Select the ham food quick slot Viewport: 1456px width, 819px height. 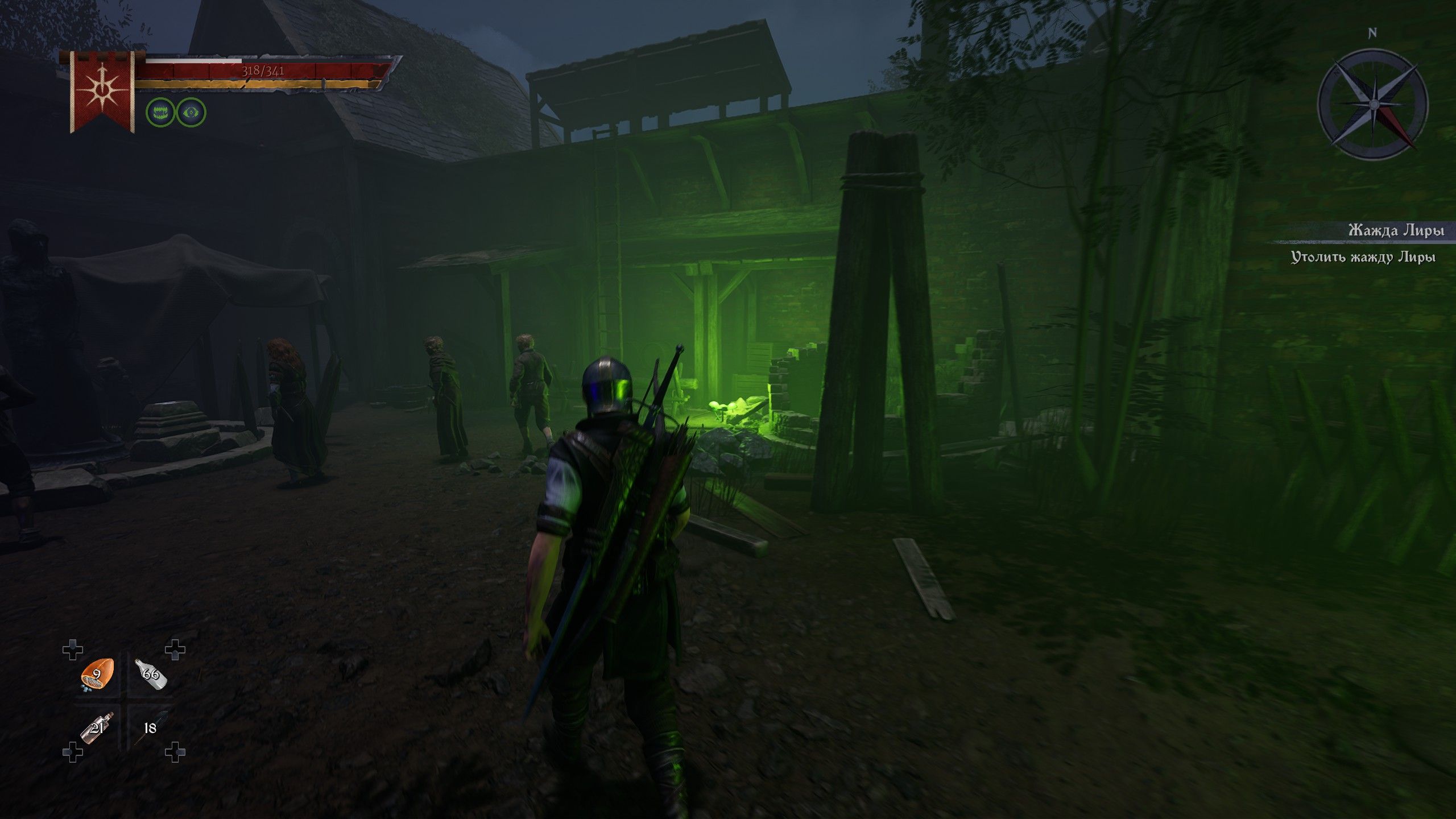[98, 675]
